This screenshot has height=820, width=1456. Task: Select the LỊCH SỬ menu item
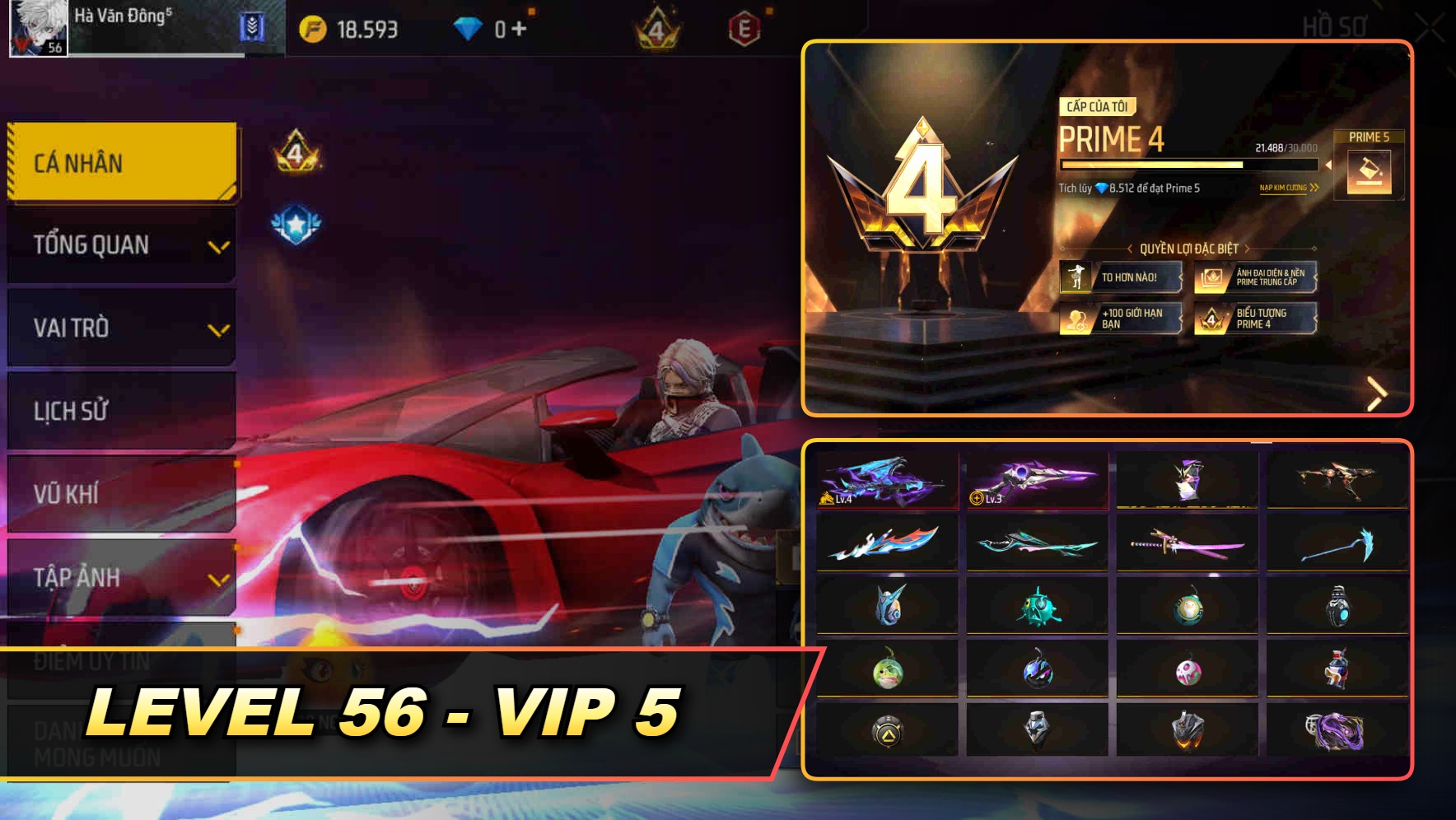[x=121, y=412]
